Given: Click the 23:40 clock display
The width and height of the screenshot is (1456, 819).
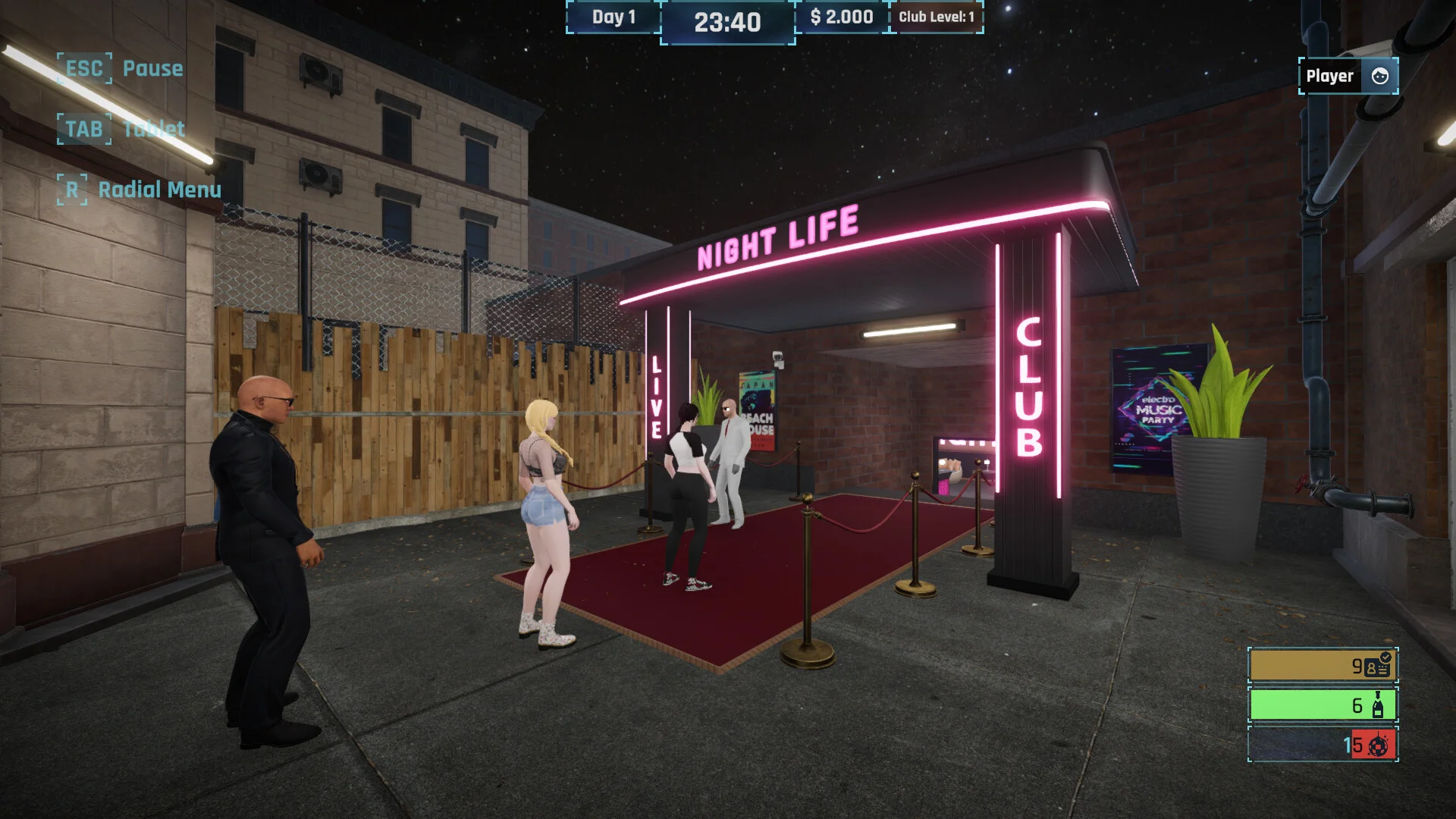Looking at the screenshot, I should [x=726, y=22].
